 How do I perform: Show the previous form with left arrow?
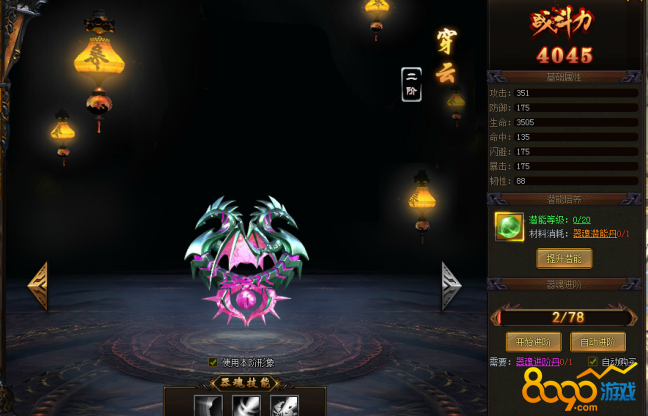pyautogui.click(x=38, y=287)
